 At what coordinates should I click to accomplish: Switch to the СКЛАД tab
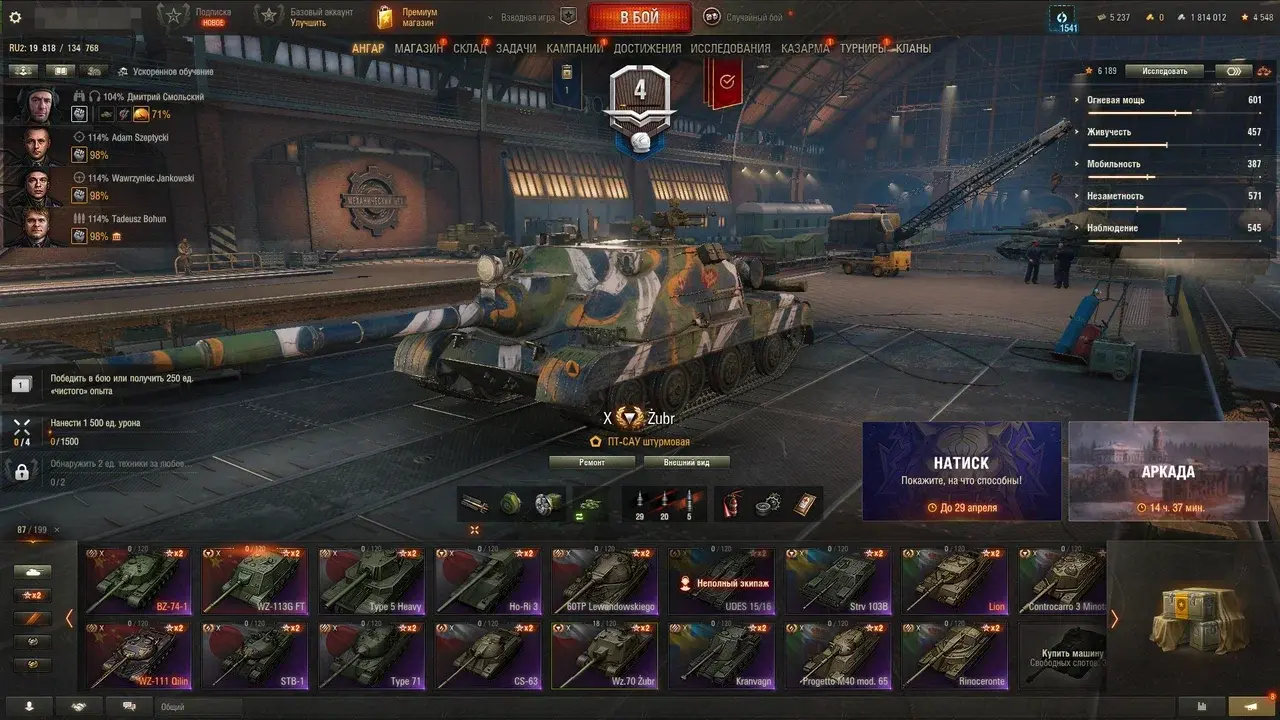pyautogui.click(x=469, y=48)
